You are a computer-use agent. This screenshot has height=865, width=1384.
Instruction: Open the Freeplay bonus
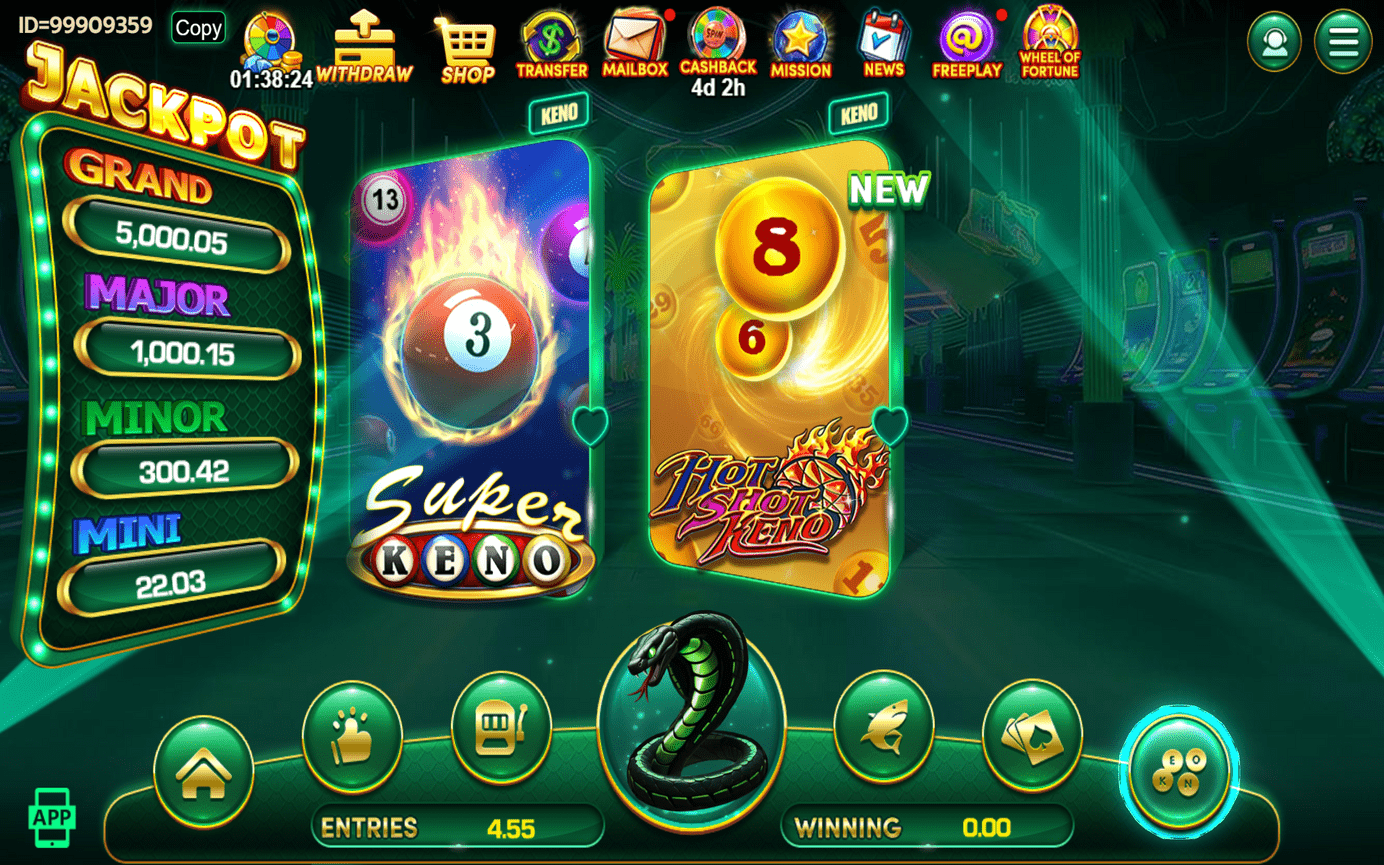point(966,45)
